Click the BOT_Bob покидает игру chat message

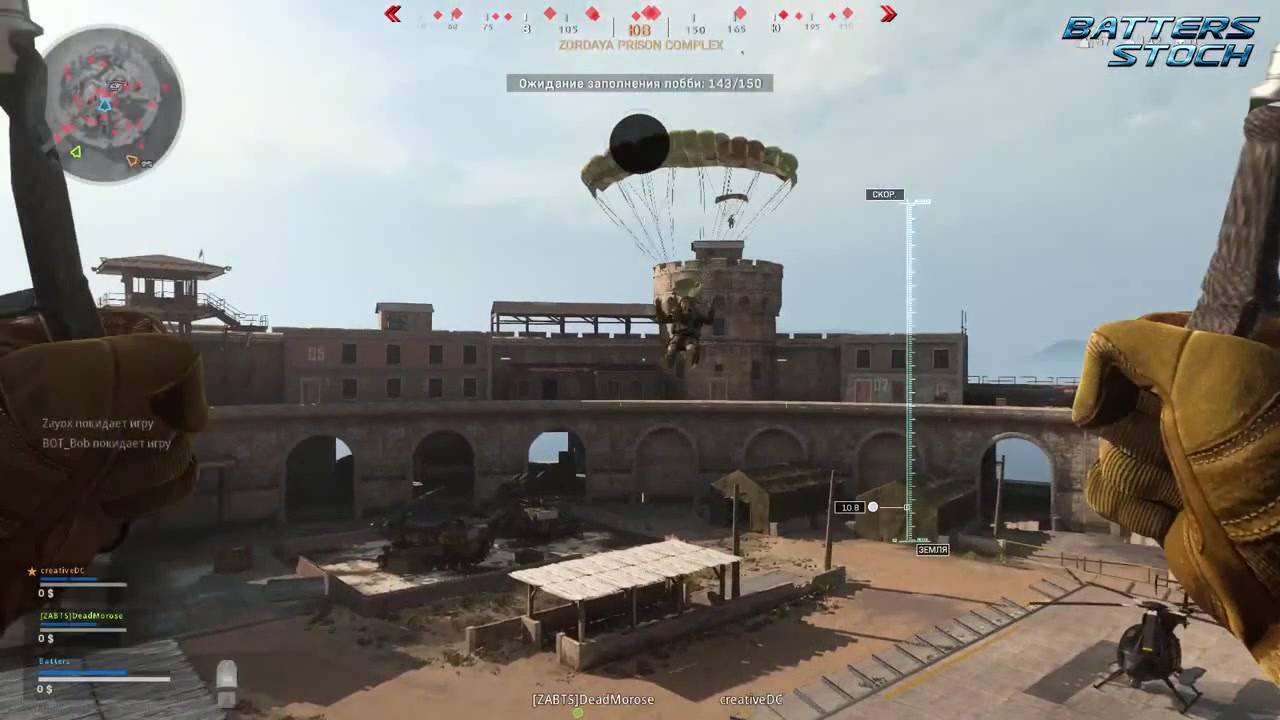click(108, 443)
